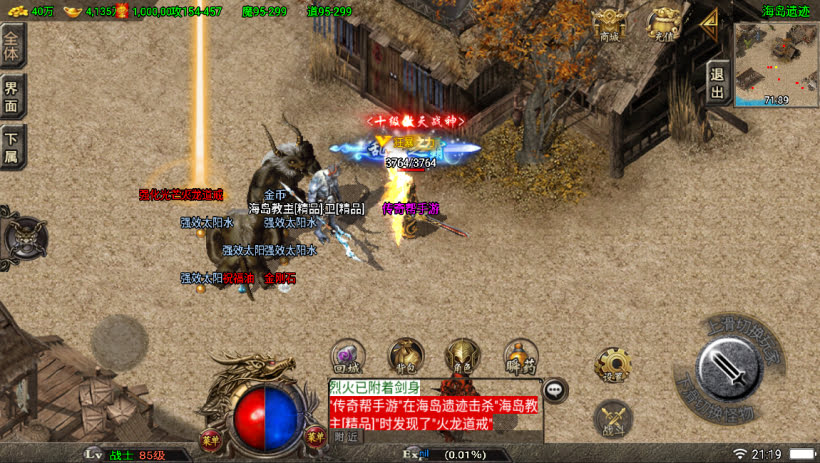The image size is (820, 463).
Task: Tap the skull crossed-swords emblem
Action: 20,240
